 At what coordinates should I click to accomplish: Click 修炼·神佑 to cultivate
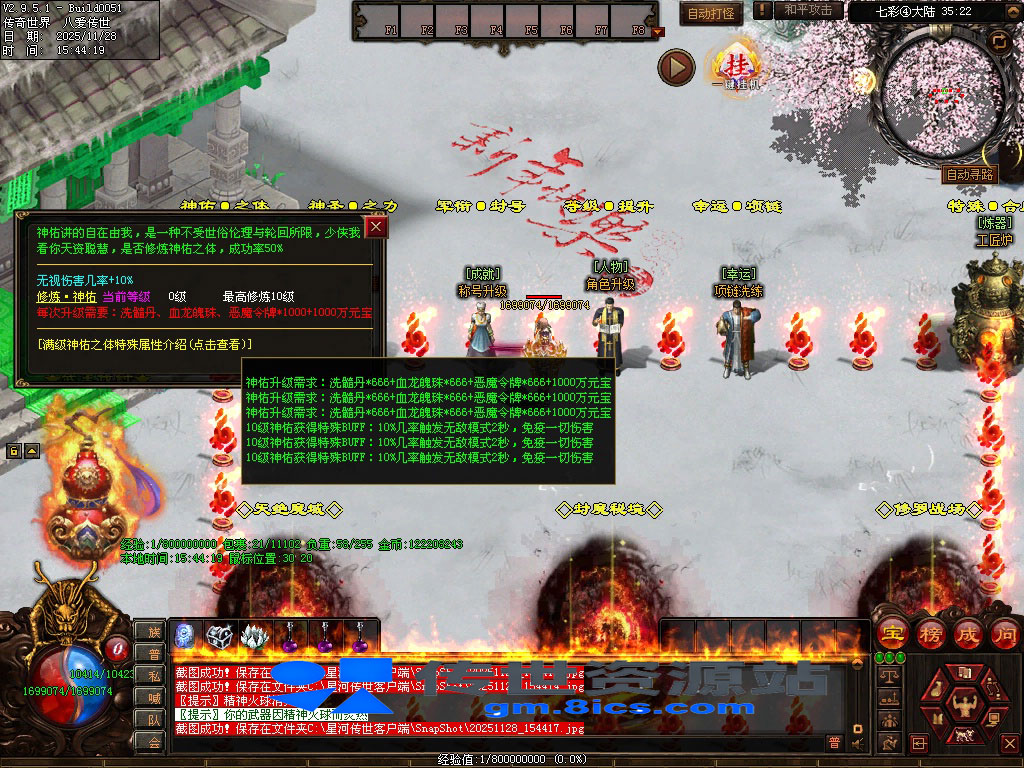pyautogui.click(x=66, y=296)
